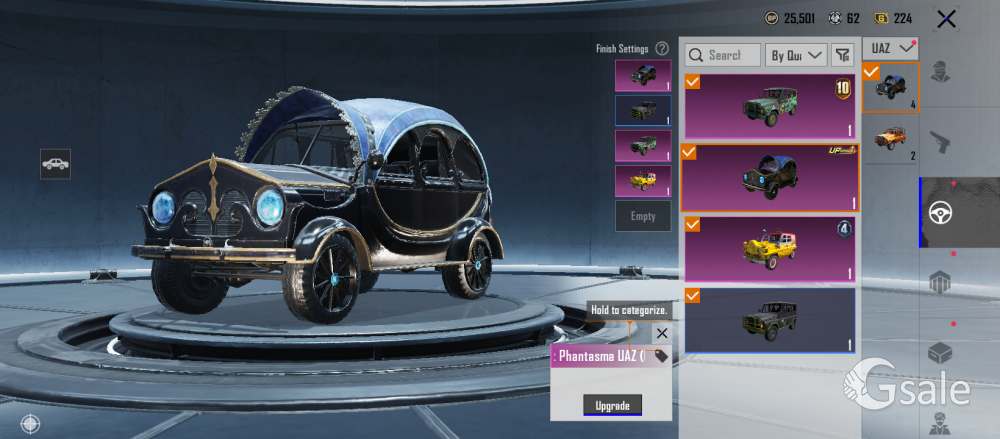Open the character outfit category tab
Screen dimensions: 1000x439
pos(940,72)
